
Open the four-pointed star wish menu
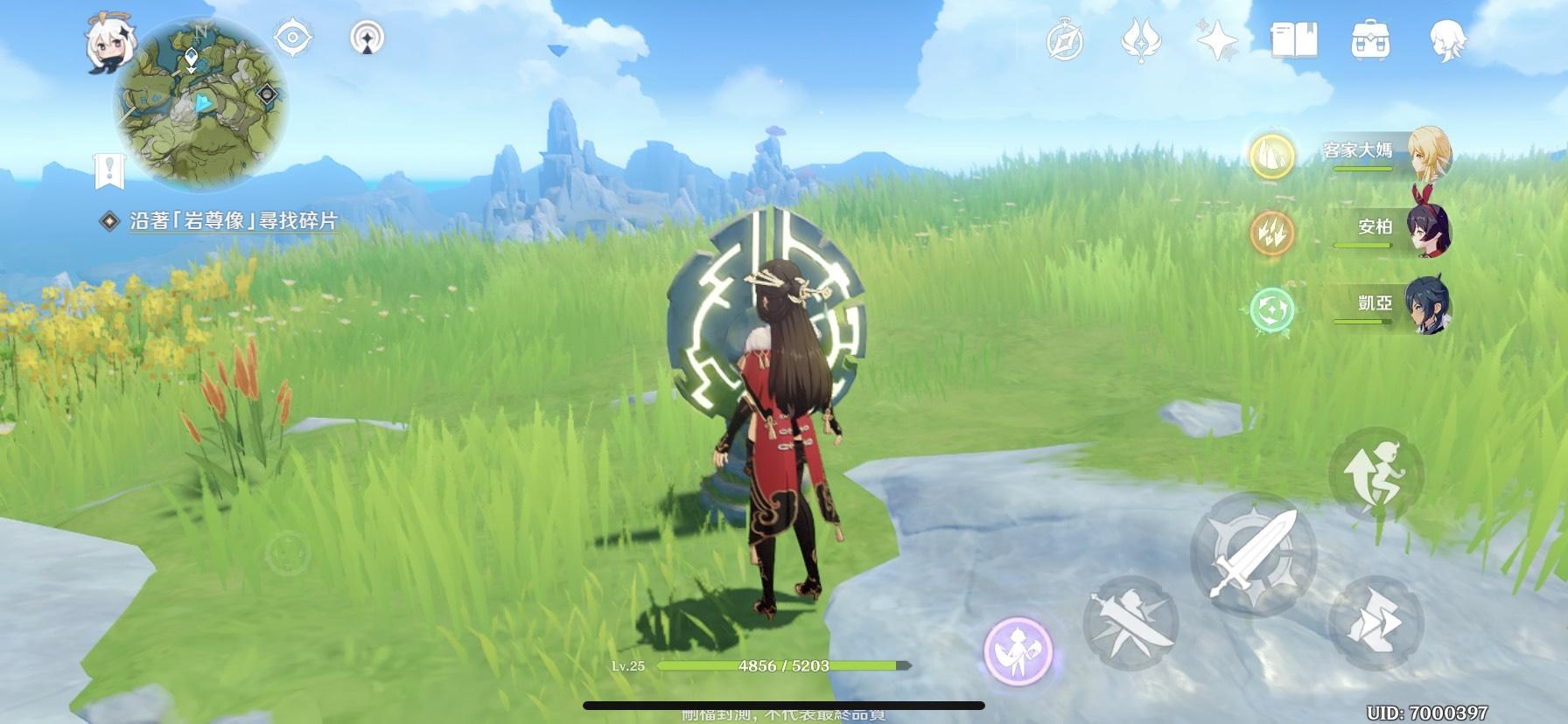pyautogui.click(x=1217, y=41)
